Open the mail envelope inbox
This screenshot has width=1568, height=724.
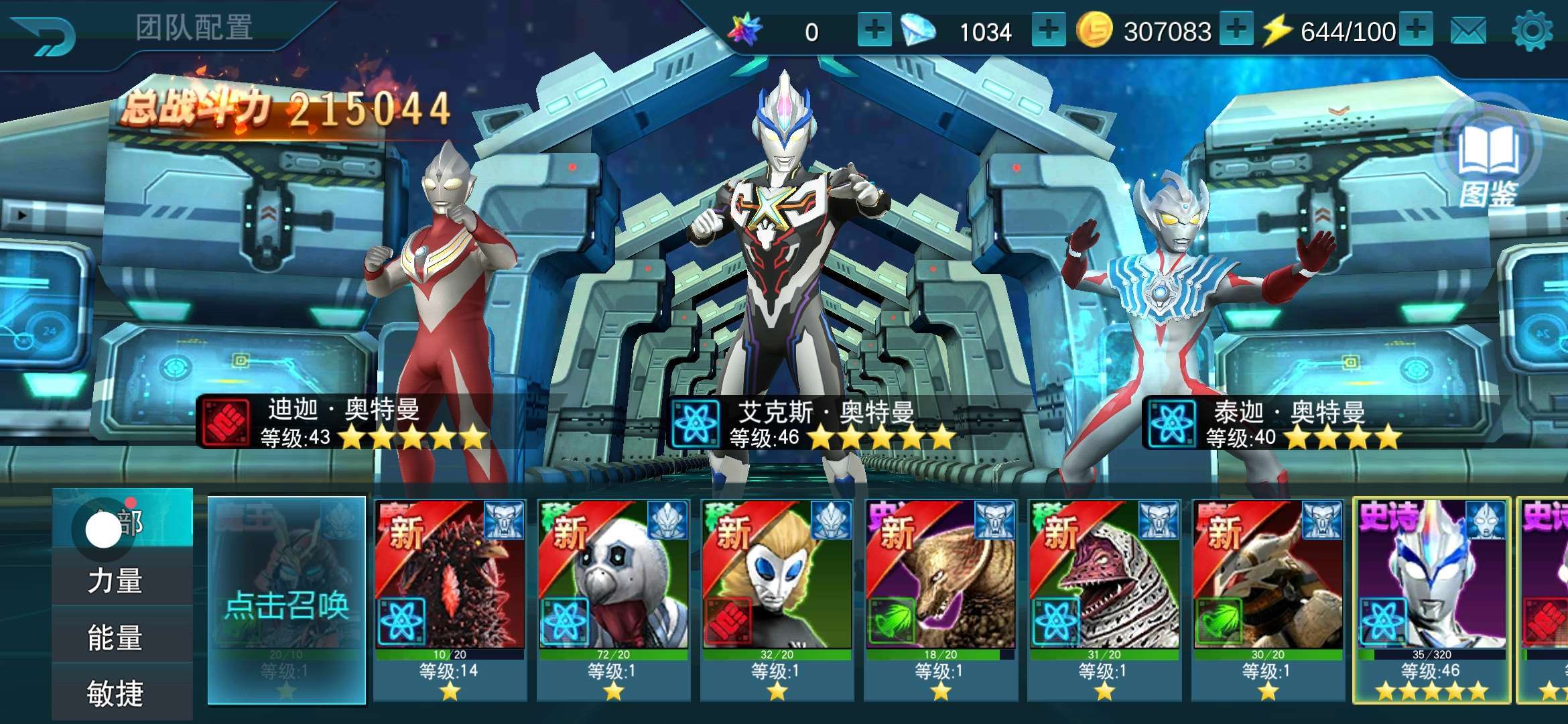point(1468,32)
